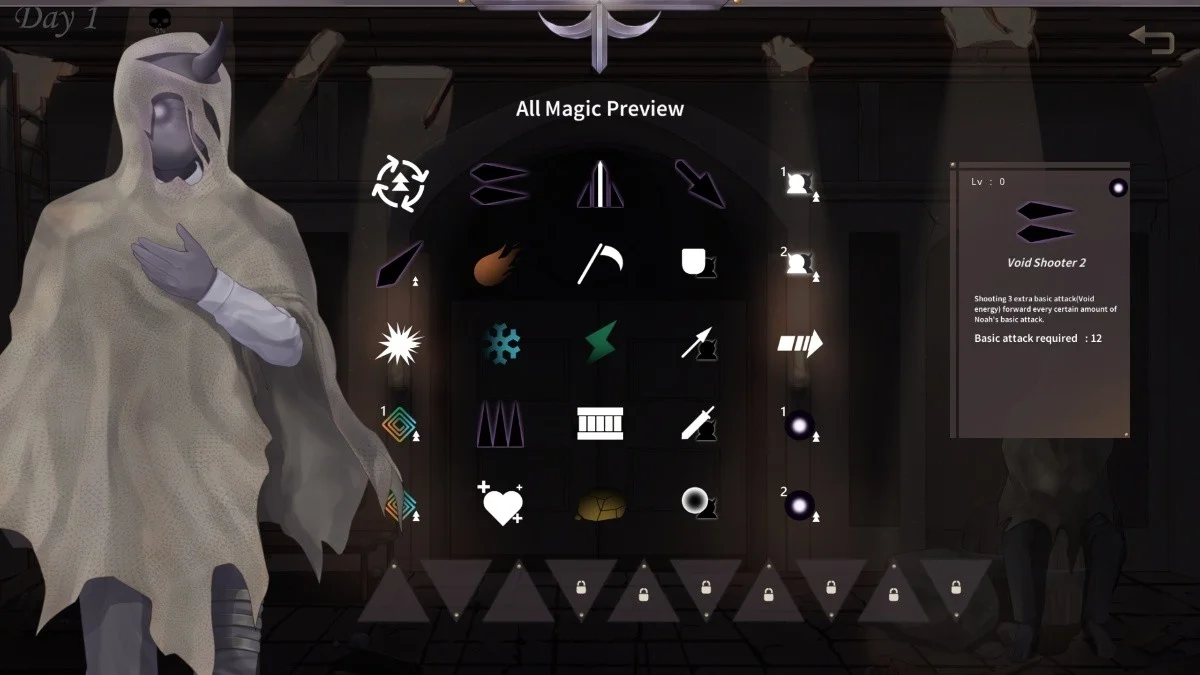The height and width of the screenshot is (675, 1200).
Task: Click the skull icon beside Day 1
Action: pos(159,20)
